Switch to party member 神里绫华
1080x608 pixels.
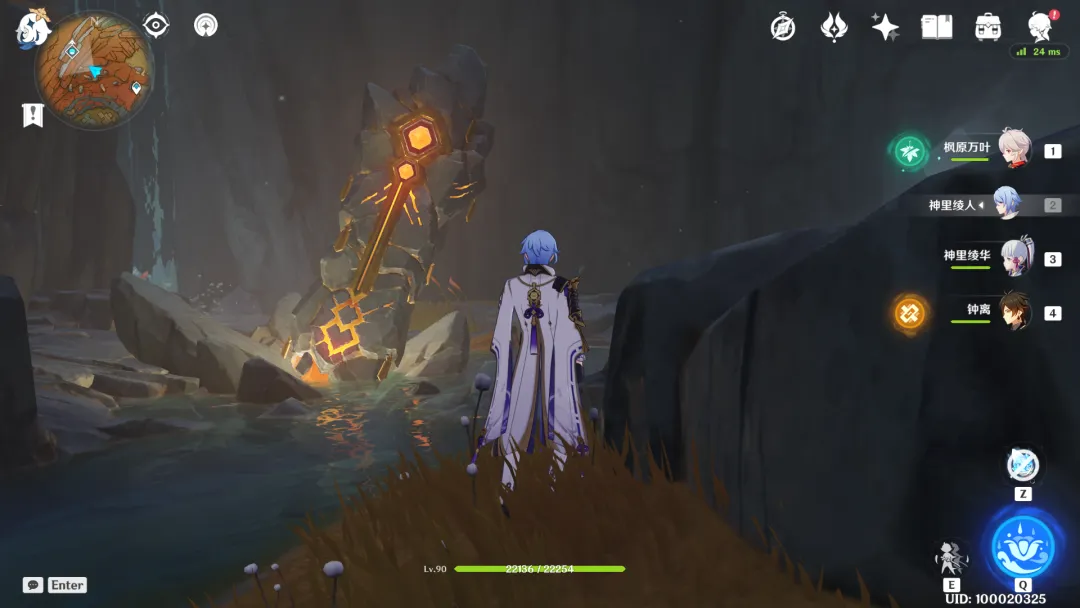click(x=1013, y=258)
